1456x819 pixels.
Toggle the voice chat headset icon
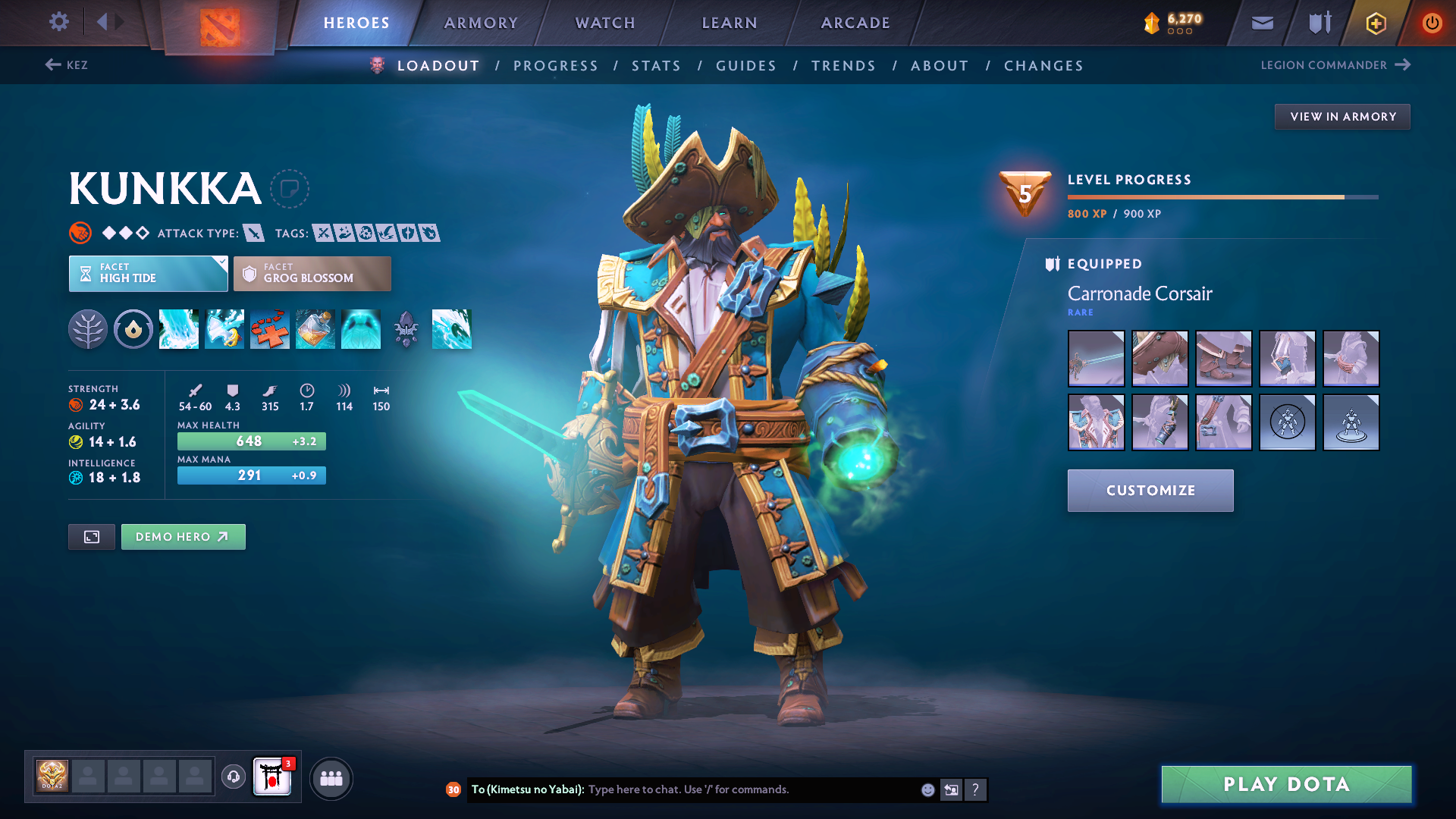pos(233,777)
